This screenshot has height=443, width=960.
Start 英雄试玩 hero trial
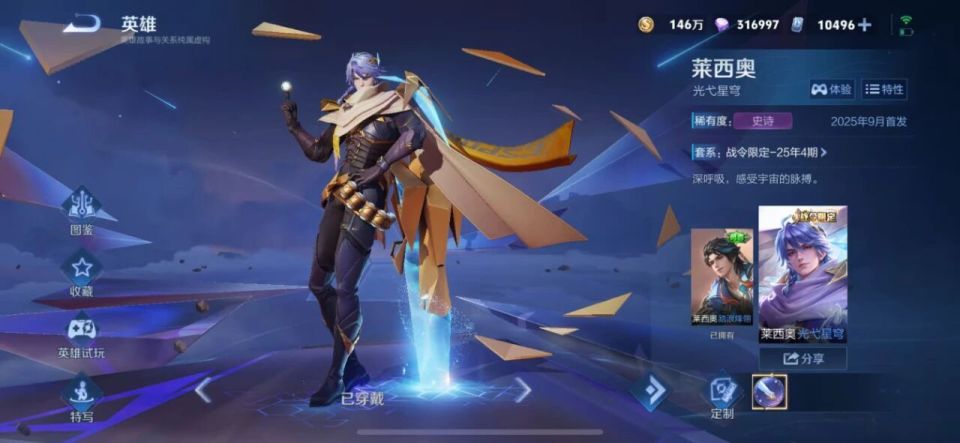click(82, 335)
